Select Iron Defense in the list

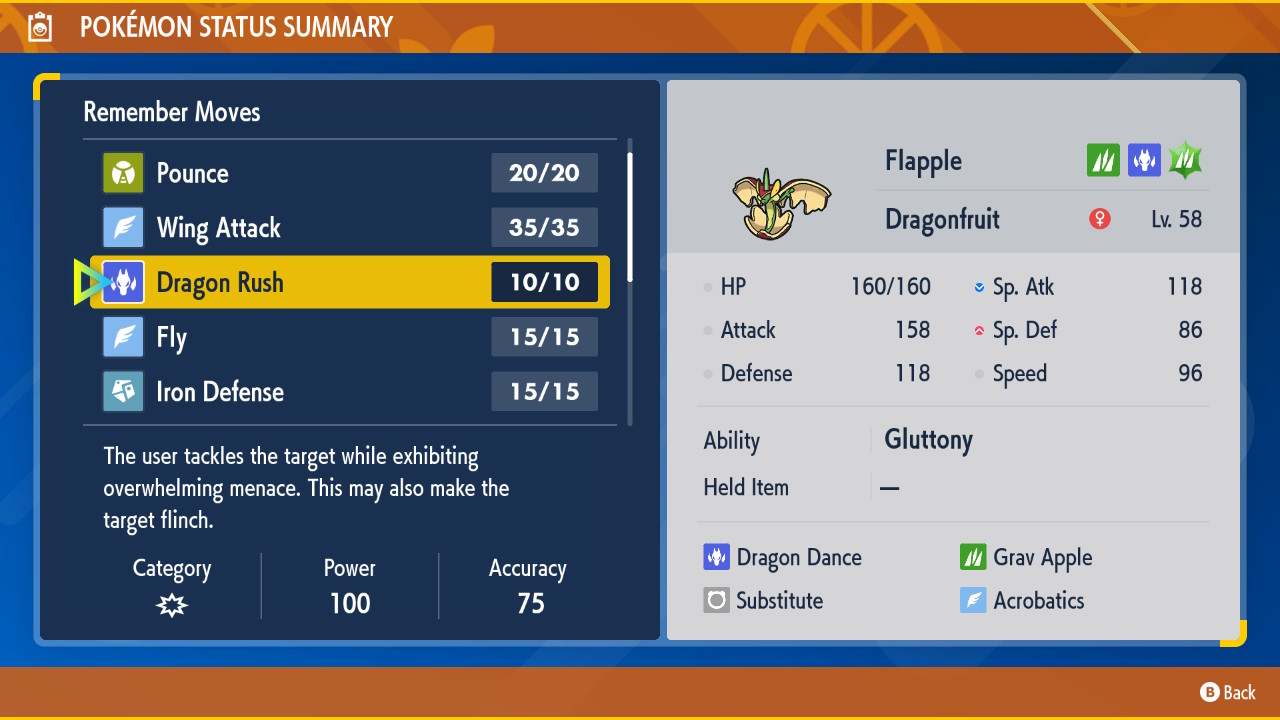pos(350,392)
